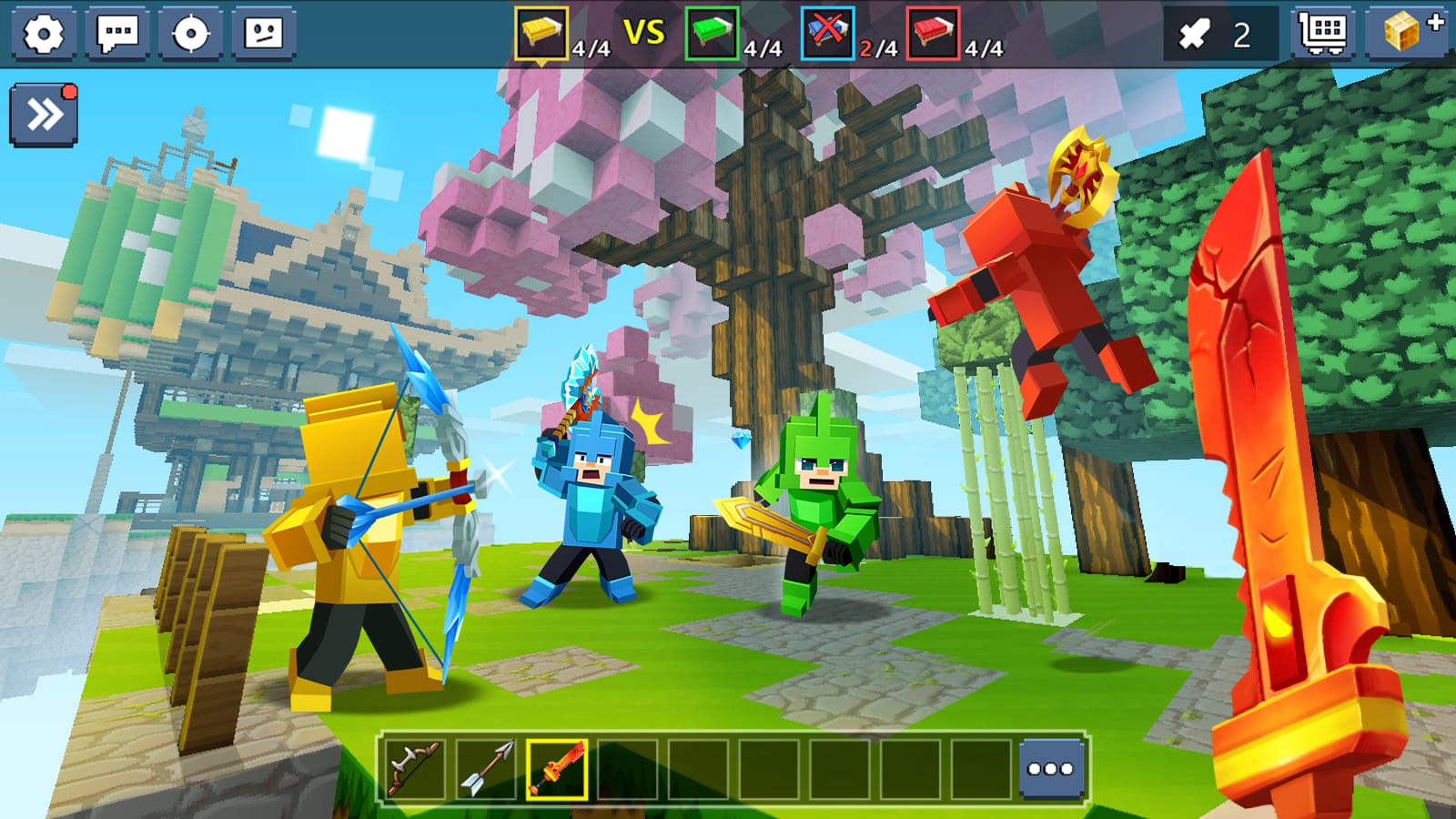Select the flame sword in the hotbar
Viewport: 1456px width, 819px height.
point(557,767)
